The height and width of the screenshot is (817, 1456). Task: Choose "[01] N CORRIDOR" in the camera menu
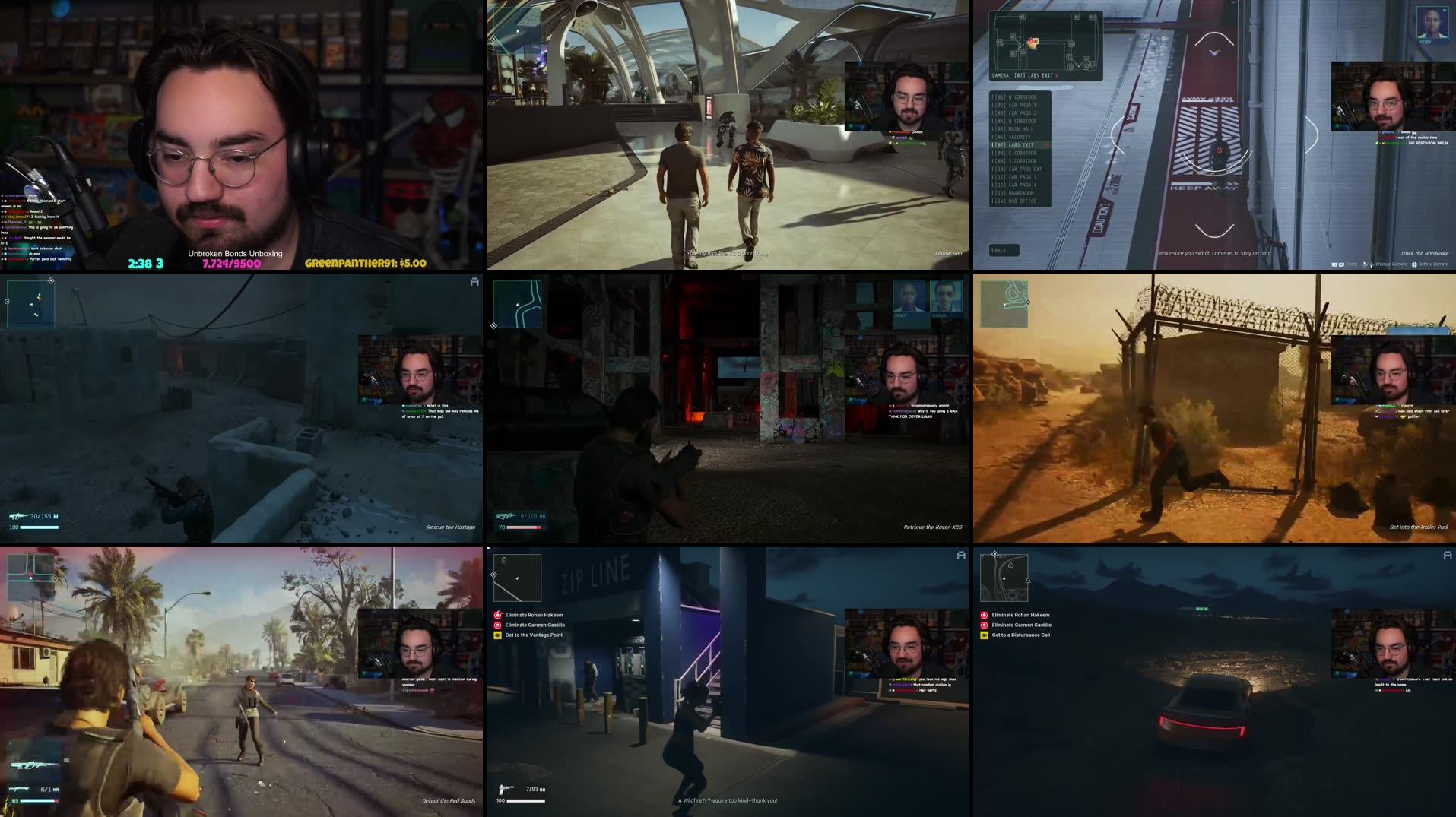pos(1015,97)
